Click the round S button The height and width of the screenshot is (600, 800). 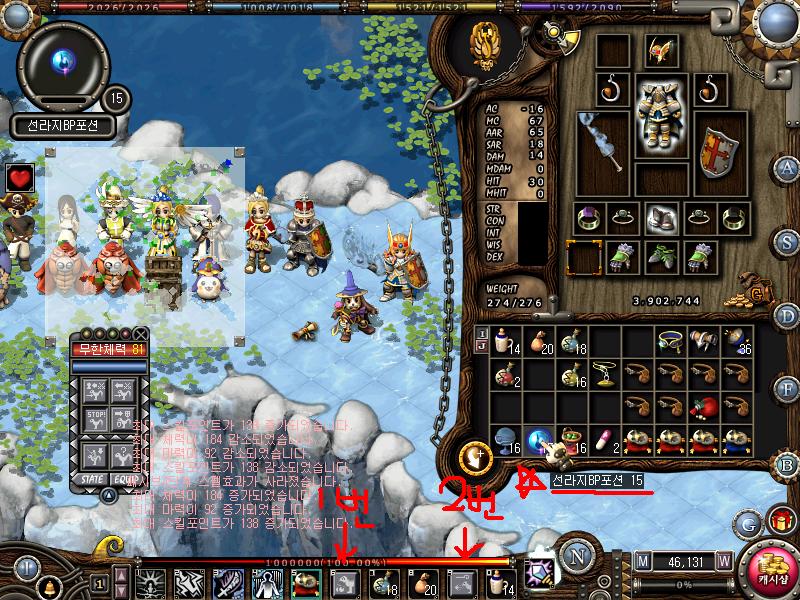point(787,242)
